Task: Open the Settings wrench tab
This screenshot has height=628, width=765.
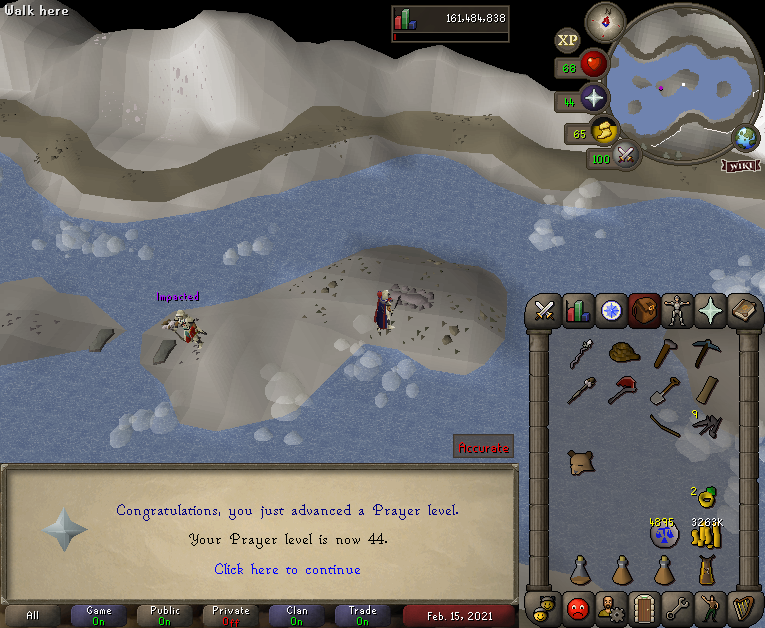Action: click(x=677, y=606)
